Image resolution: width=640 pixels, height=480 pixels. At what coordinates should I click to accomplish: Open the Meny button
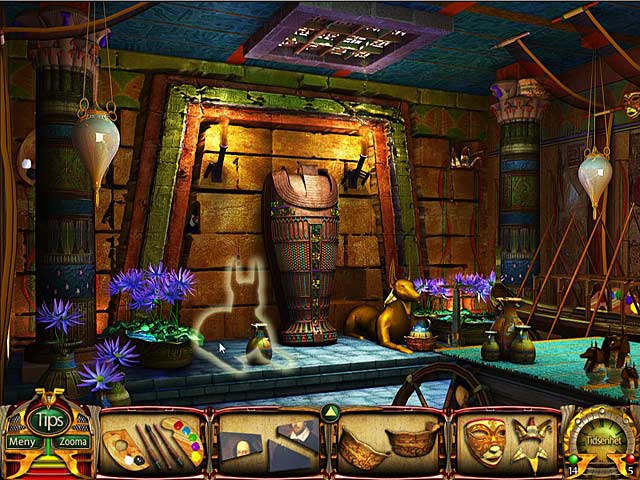click(20, 441)
